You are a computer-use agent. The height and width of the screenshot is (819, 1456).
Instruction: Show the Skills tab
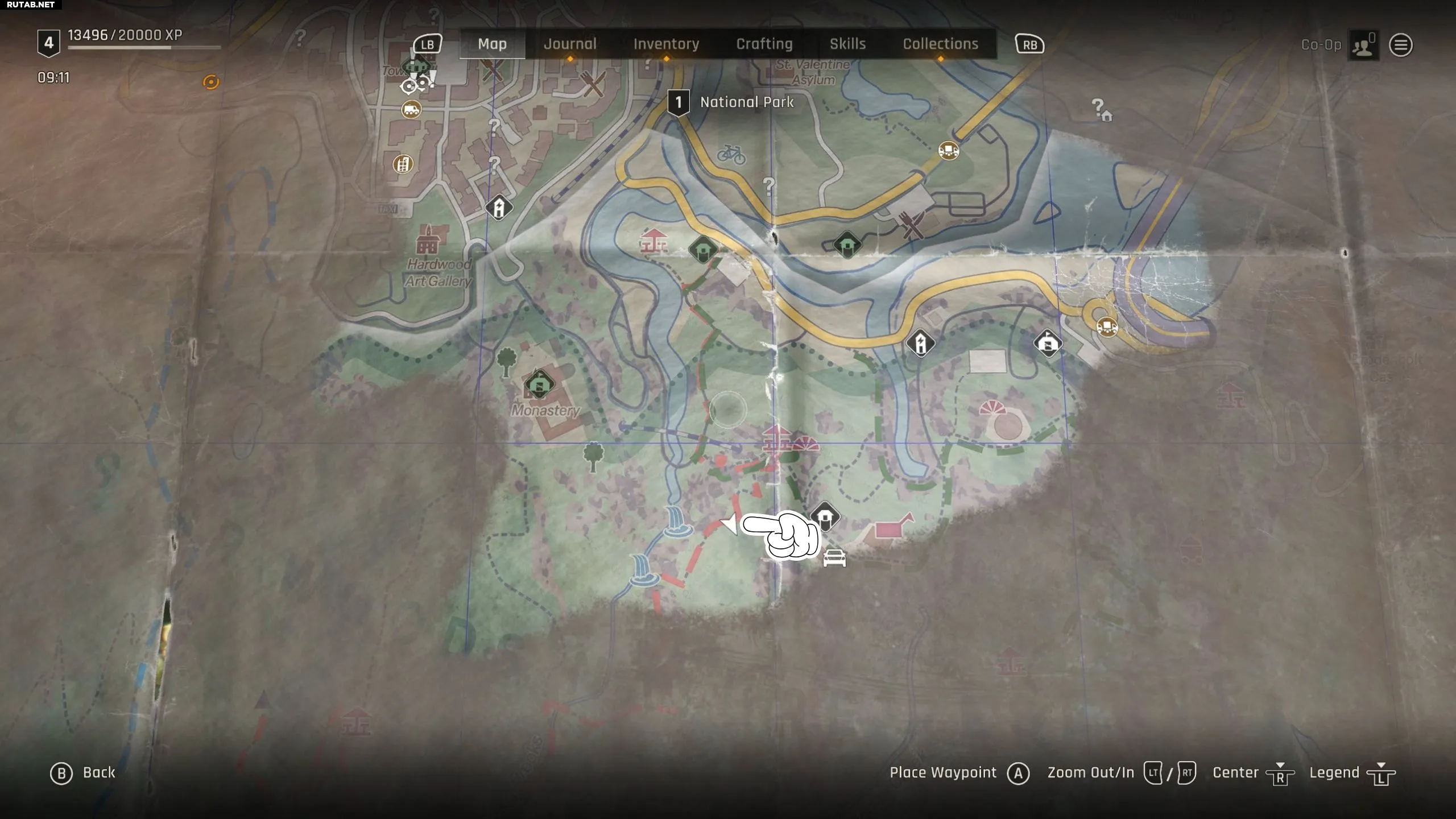click(x=847, y=44)
